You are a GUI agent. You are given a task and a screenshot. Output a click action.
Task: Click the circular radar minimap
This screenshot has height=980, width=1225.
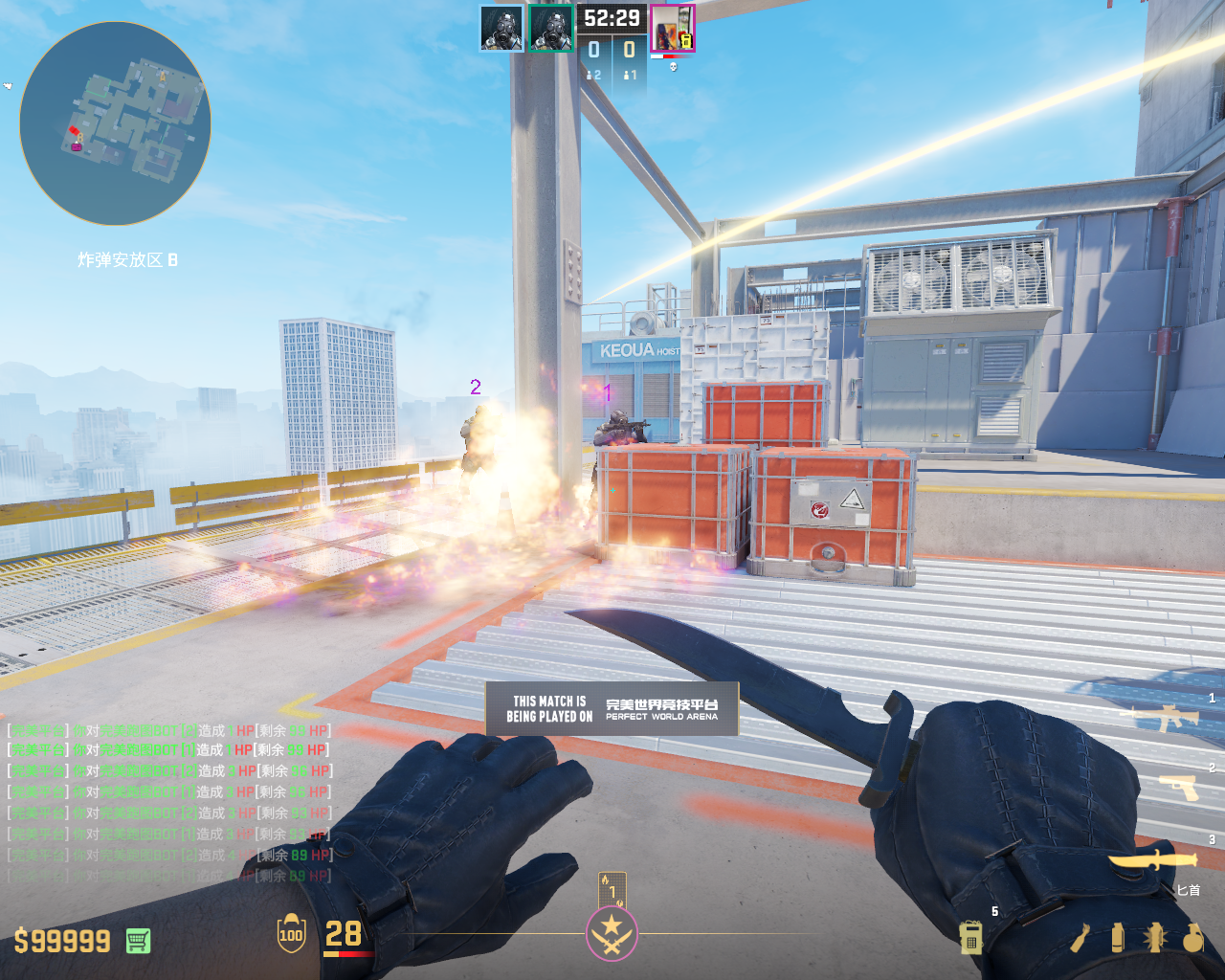point(115,124)
